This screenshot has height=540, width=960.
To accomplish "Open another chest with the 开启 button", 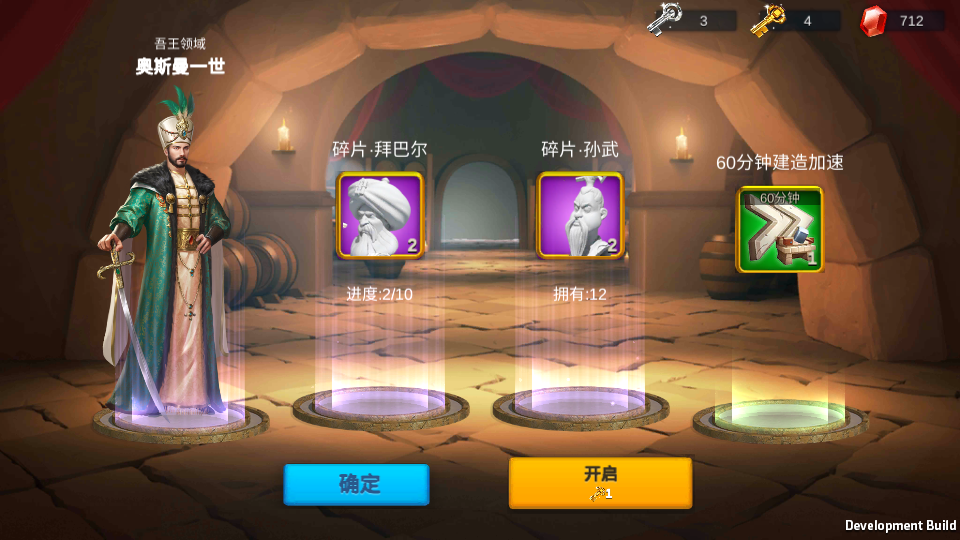I will coord(600,482).
